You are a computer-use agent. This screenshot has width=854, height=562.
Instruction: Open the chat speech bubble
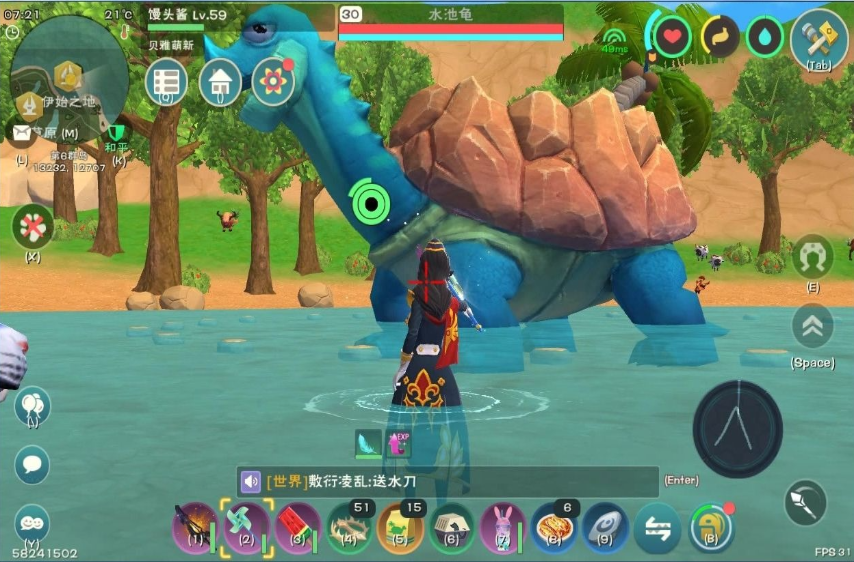coord(32,464)
